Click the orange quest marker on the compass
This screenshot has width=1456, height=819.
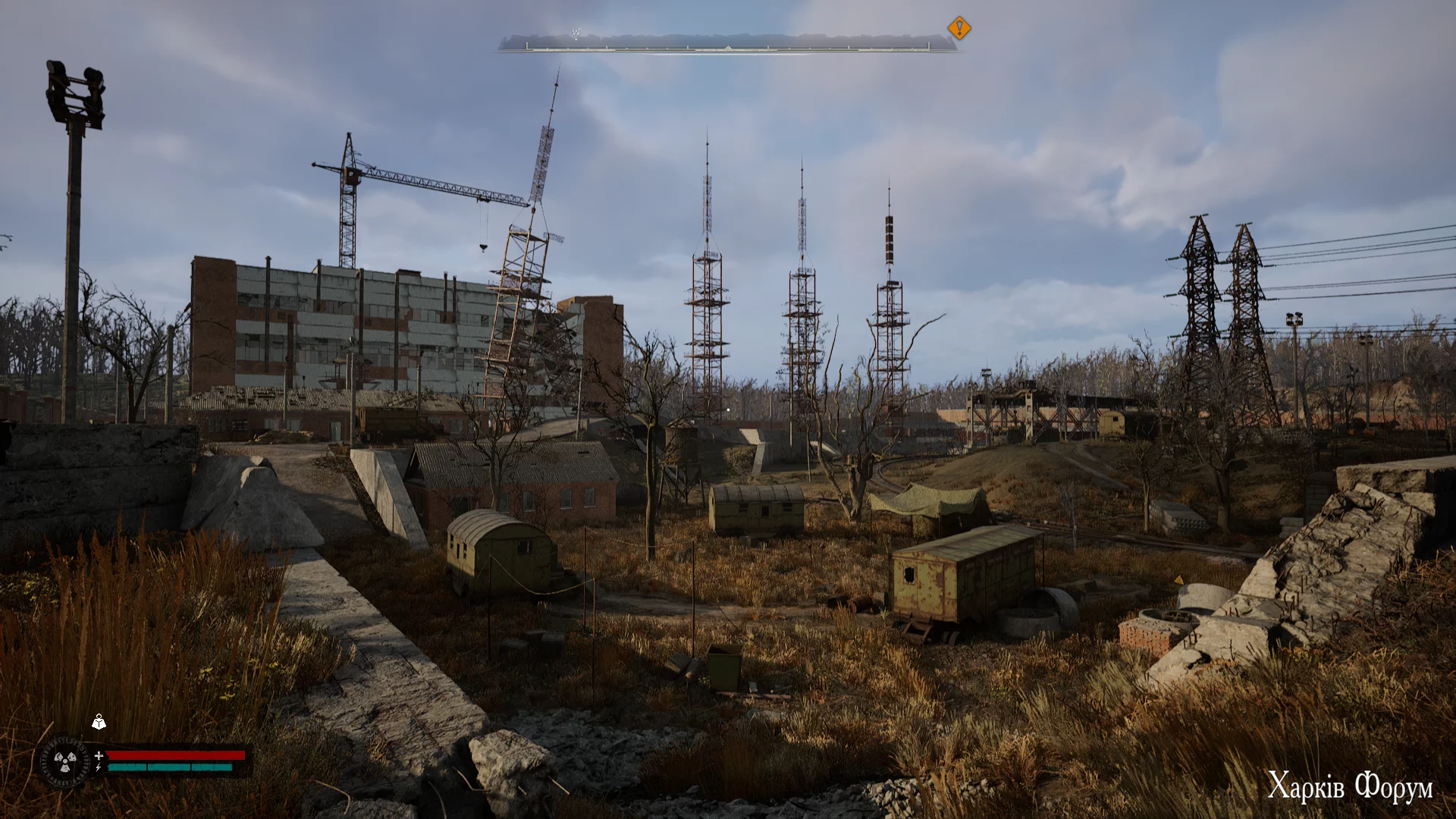pos(959,29)
